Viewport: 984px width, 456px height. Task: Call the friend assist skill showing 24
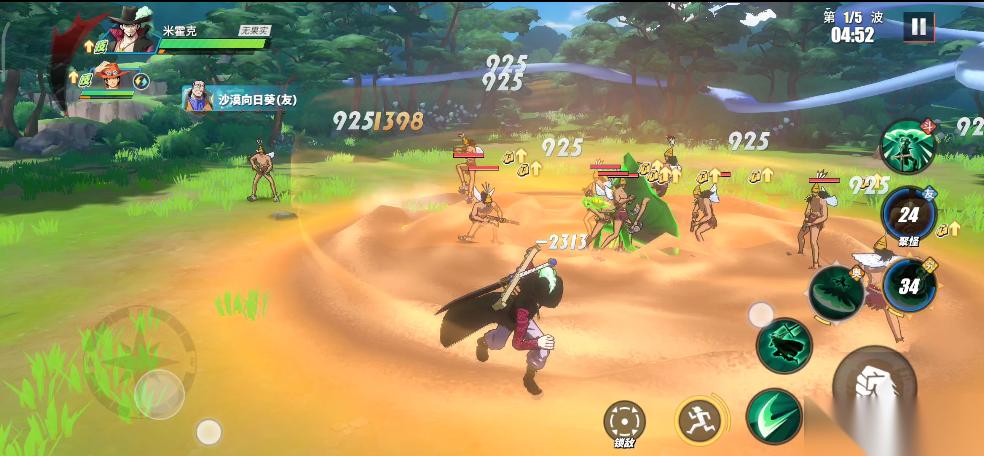click(x=908, y=213)
